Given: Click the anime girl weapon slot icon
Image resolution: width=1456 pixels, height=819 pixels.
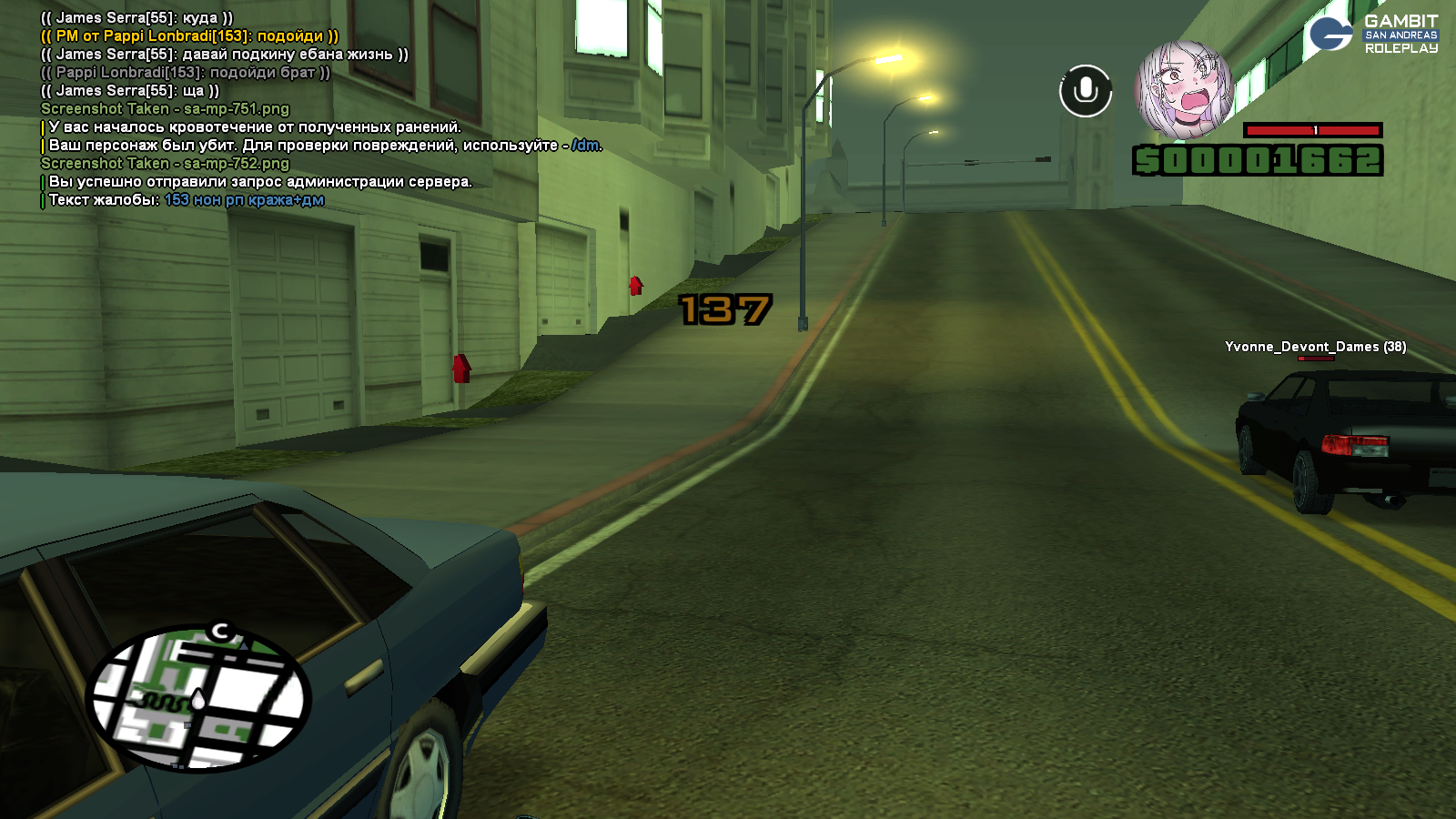Looking at the screenshot, I should (1183, 89).
